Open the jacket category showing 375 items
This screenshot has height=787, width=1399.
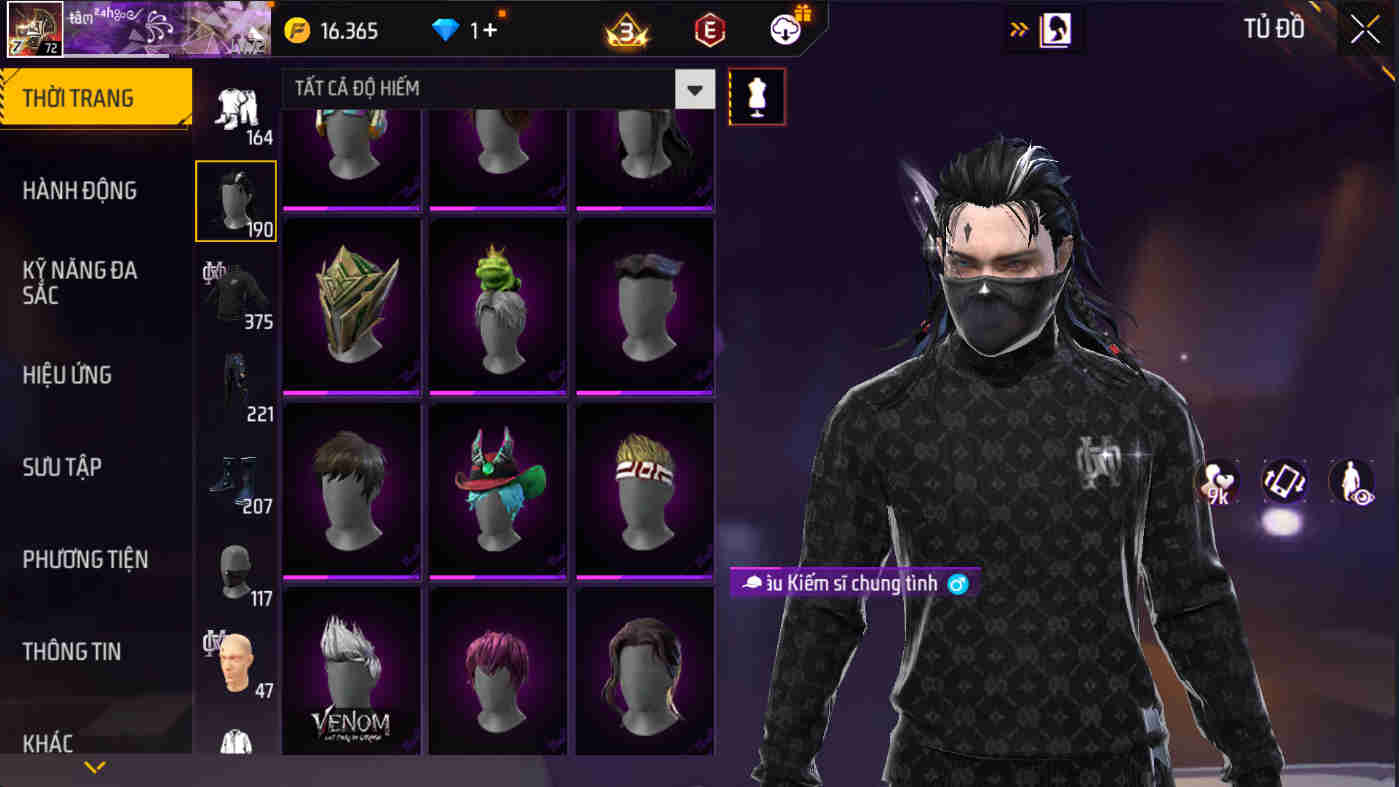pos(236,292)
